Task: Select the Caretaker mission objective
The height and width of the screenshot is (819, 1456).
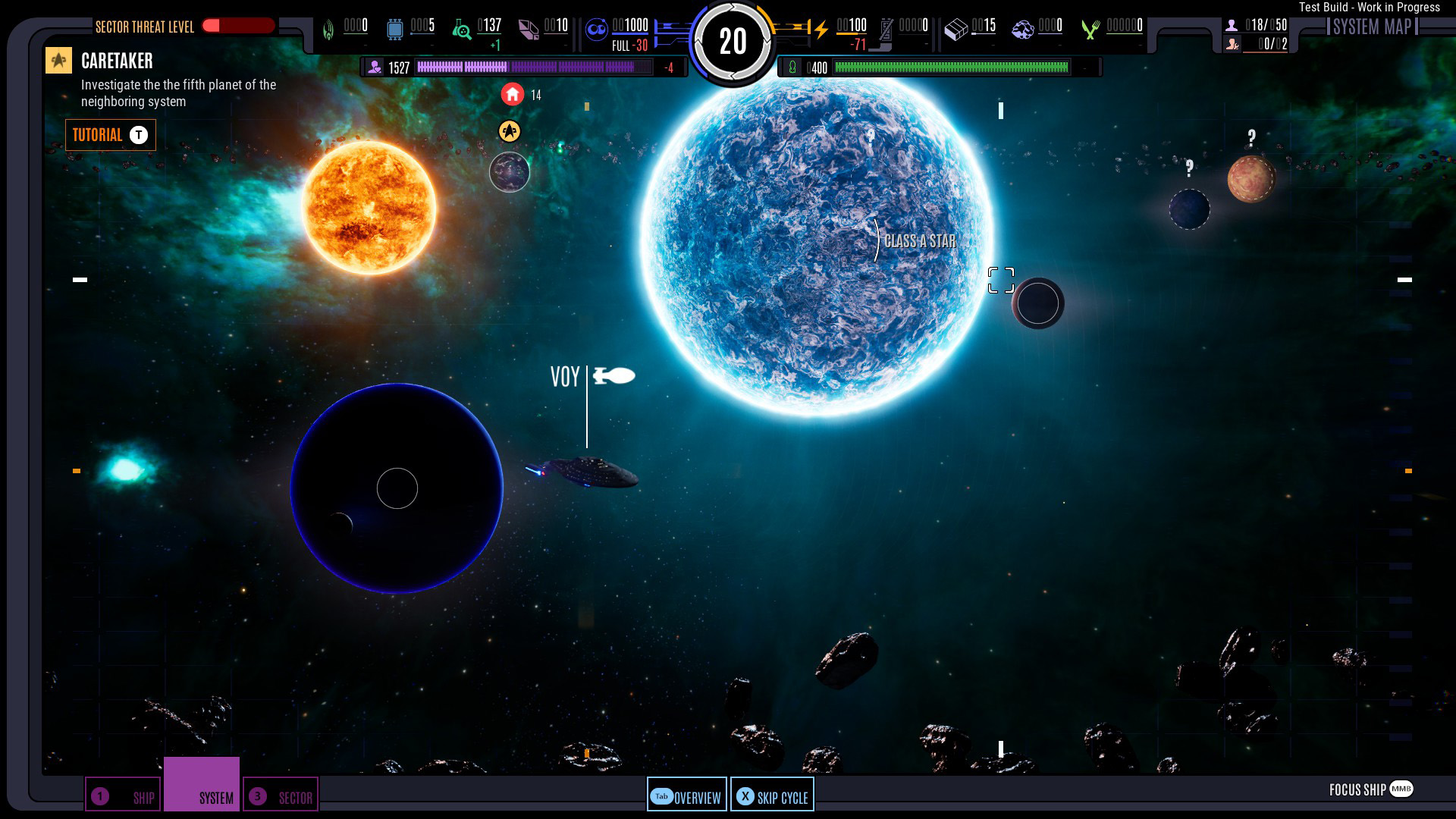Action: (117, 61)
